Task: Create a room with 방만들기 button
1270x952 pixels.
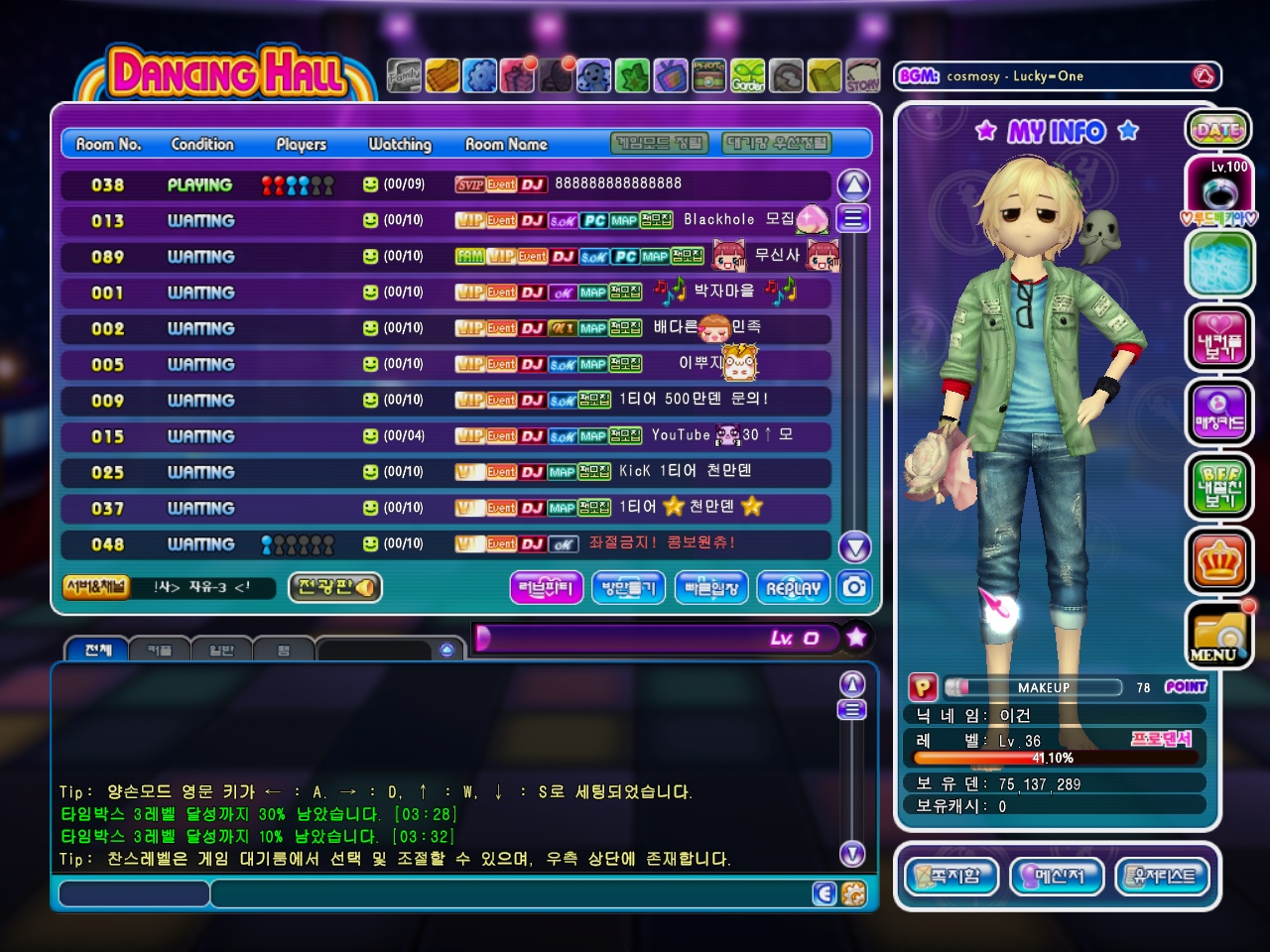Action: pos(629,588)
